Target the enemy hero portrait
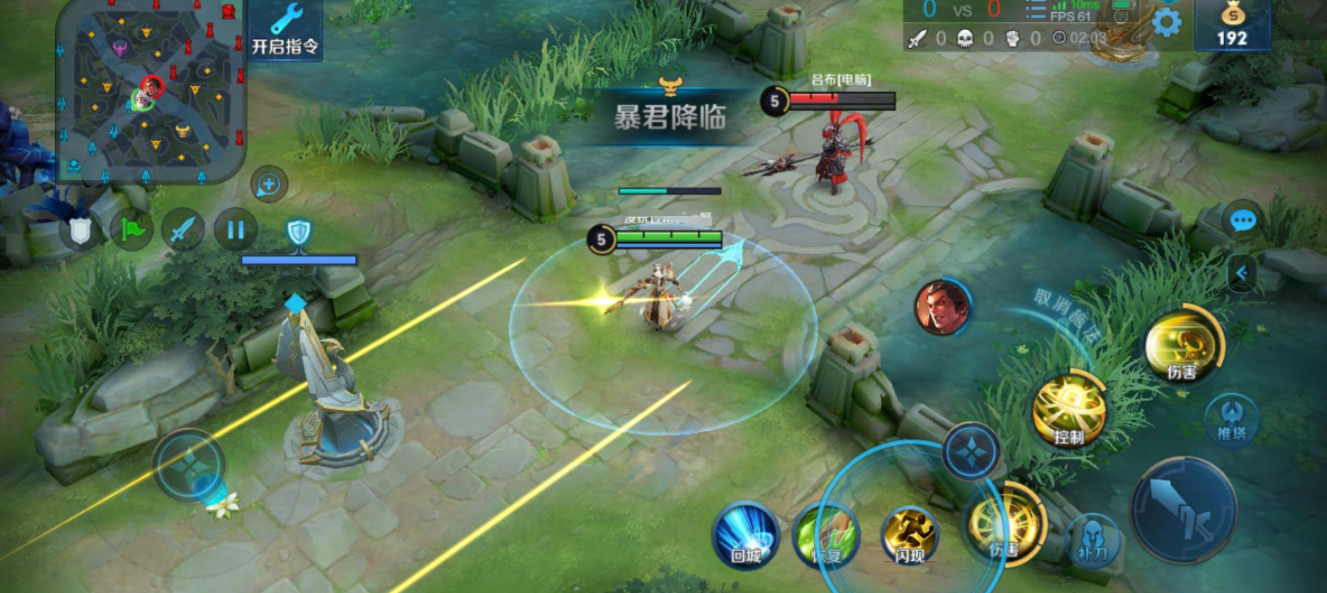Screen dimensions: 1327x593 tap(942, 307)
